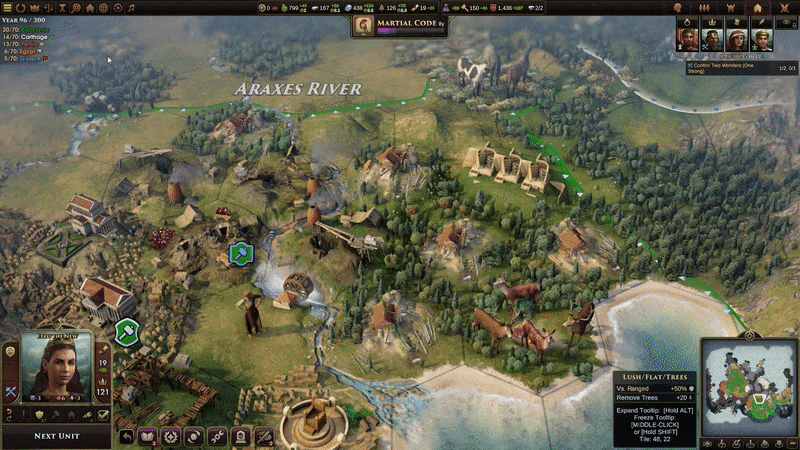This screenshot has width=800, height=450.
Task: Open the purple book action button
Action: pyautogui.click(x=149, y=436)
